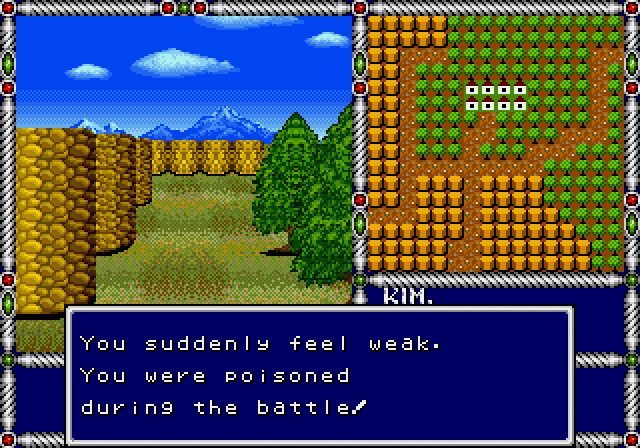Viewport: 640px width, 448px height.
Task: Advance the poisoned message dialogue box
Action: click(320, 375)
